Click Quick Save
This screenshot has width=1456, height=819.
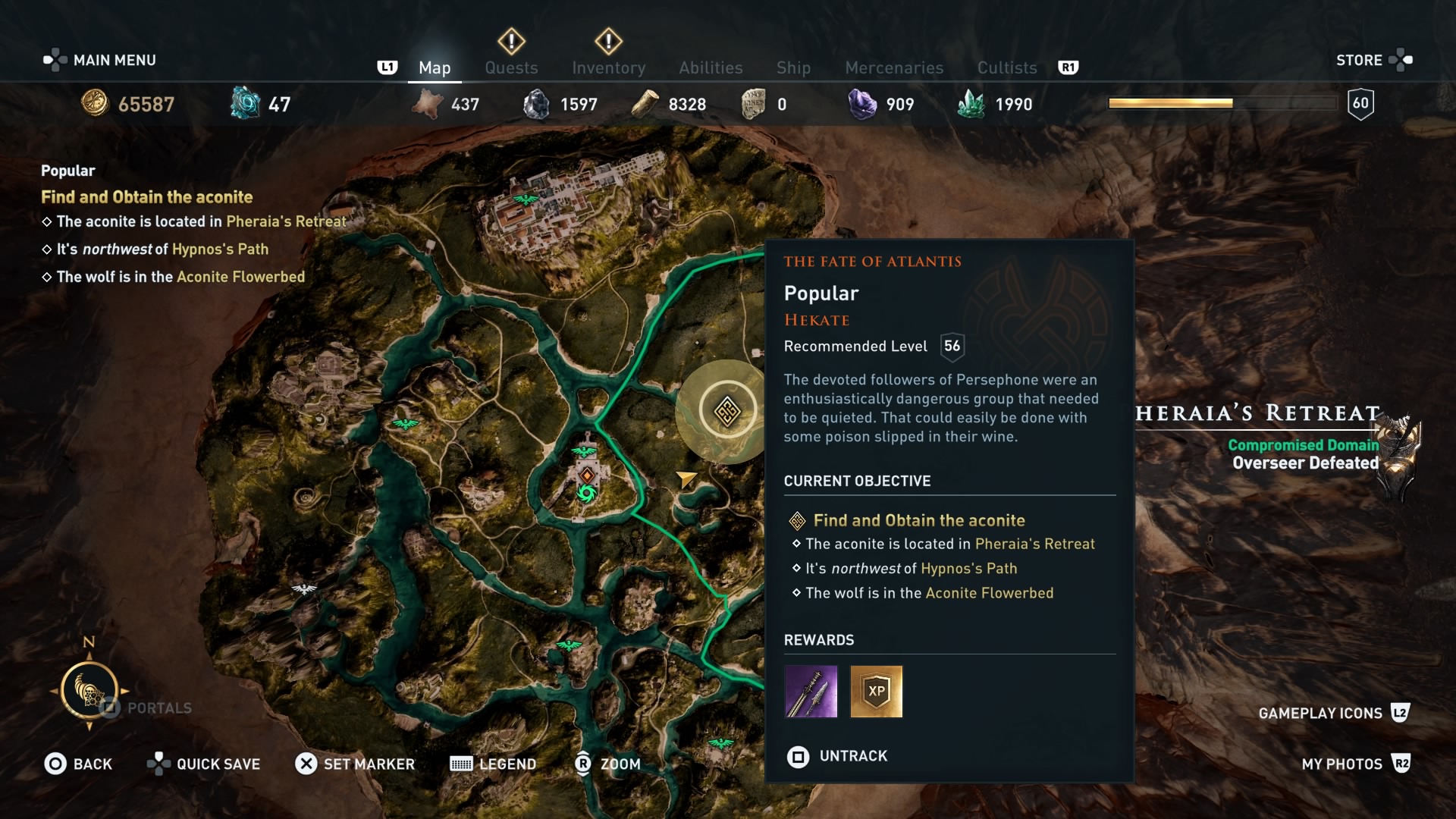pos(203,764)
